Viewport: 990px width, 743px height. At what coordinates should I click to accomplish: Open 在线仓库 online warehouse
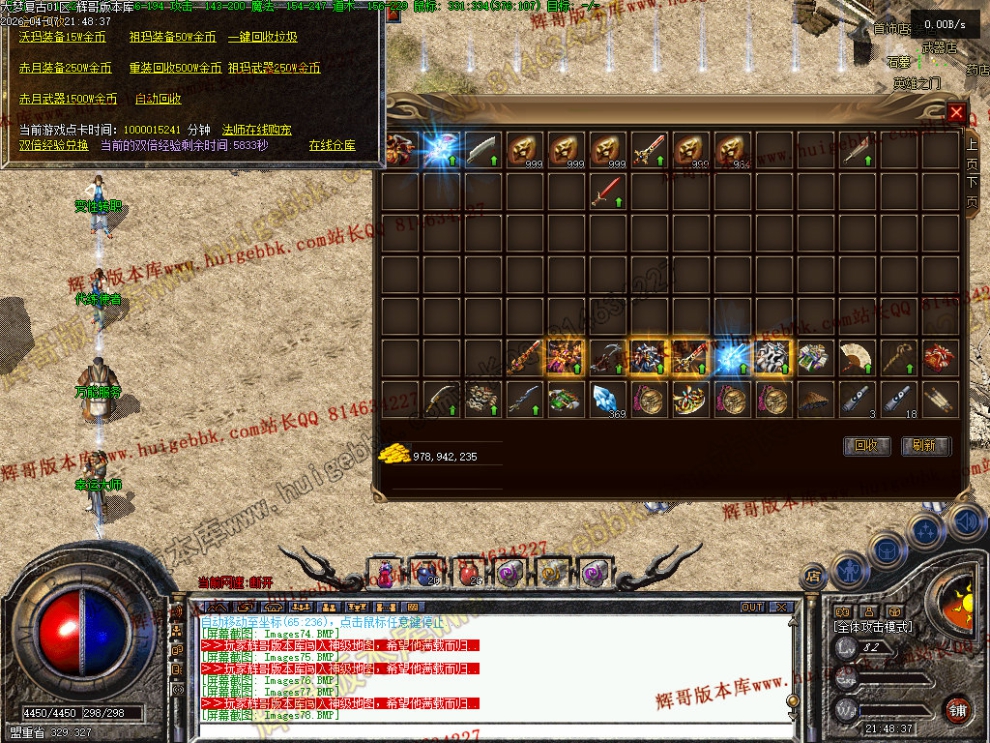tap(332, 145)
